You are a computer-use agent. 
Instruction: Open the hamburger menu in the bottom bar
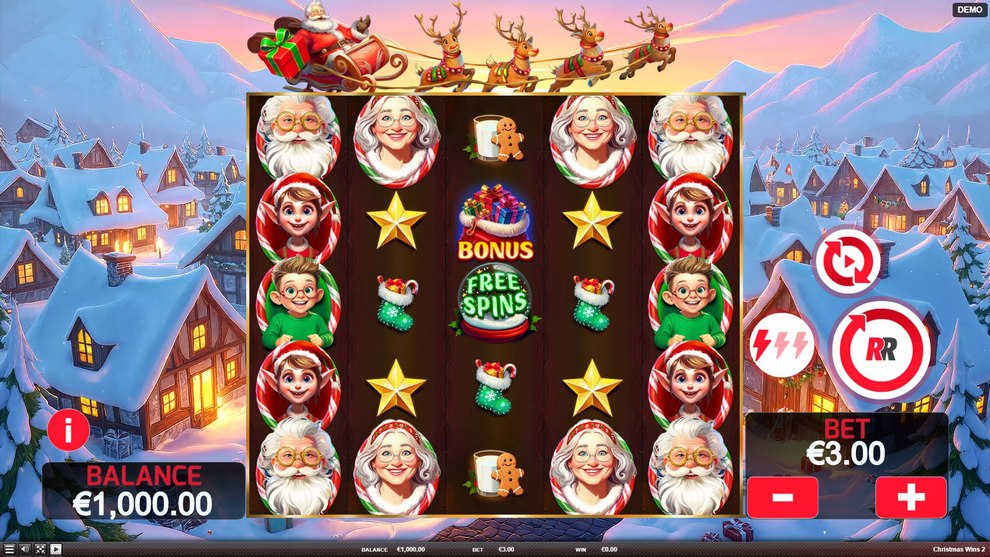pos(9,549)
